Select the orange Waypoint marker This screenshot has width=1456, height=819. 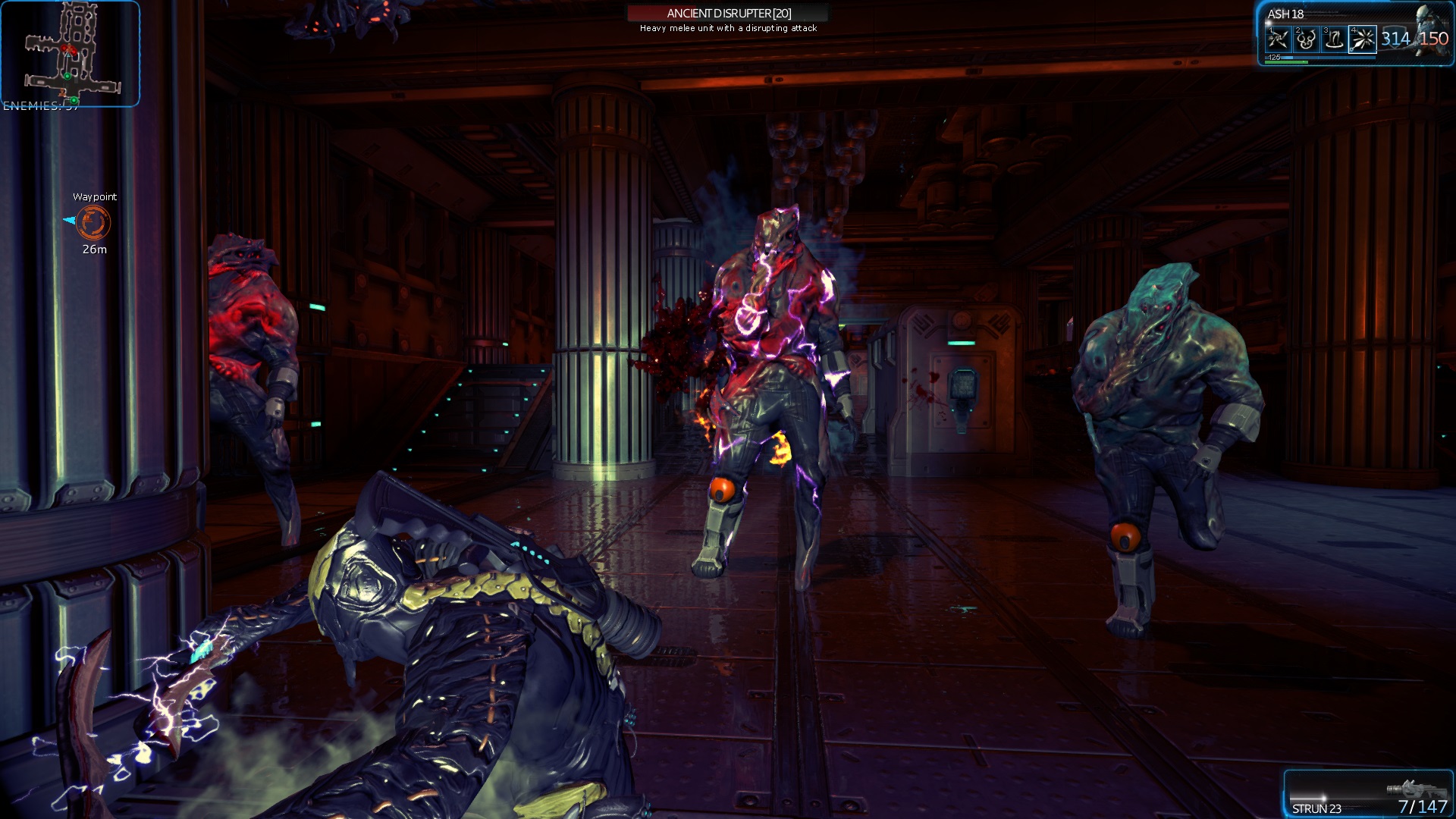click(94, 222)
